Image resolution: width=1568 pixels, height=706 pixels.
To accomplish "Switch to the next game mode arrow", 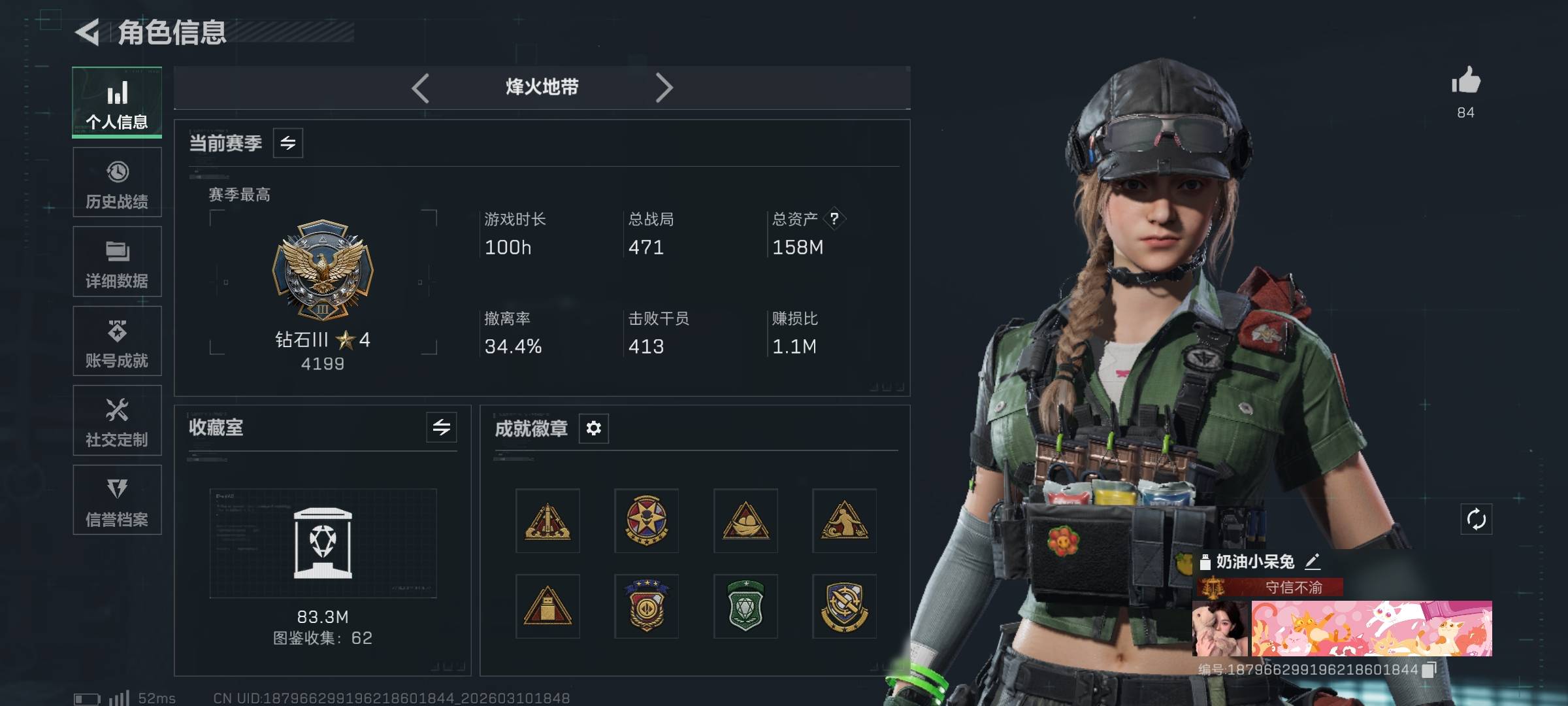I will point(664,88).
